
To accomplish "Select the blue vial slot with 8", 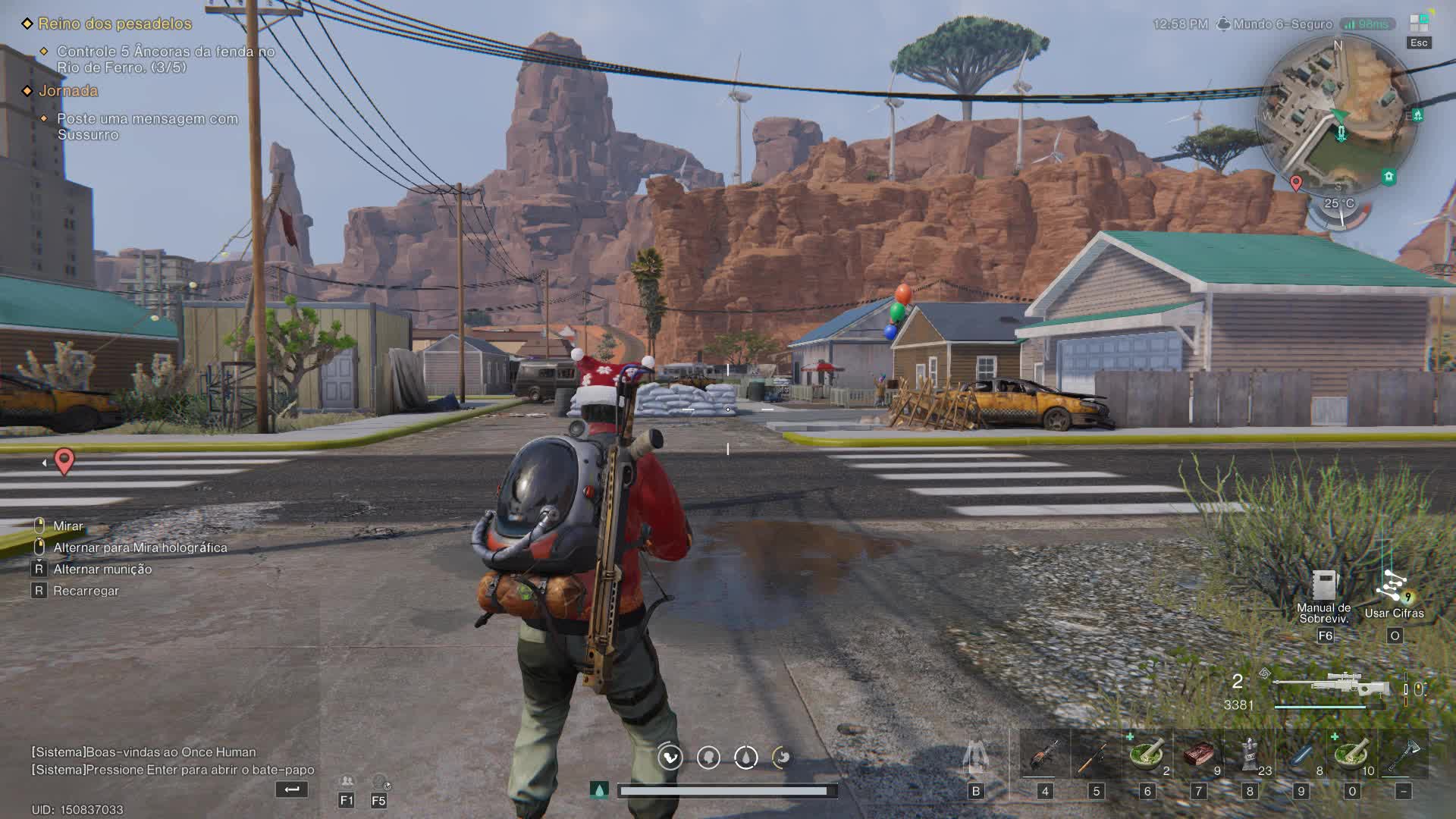I will point(1301,755).
